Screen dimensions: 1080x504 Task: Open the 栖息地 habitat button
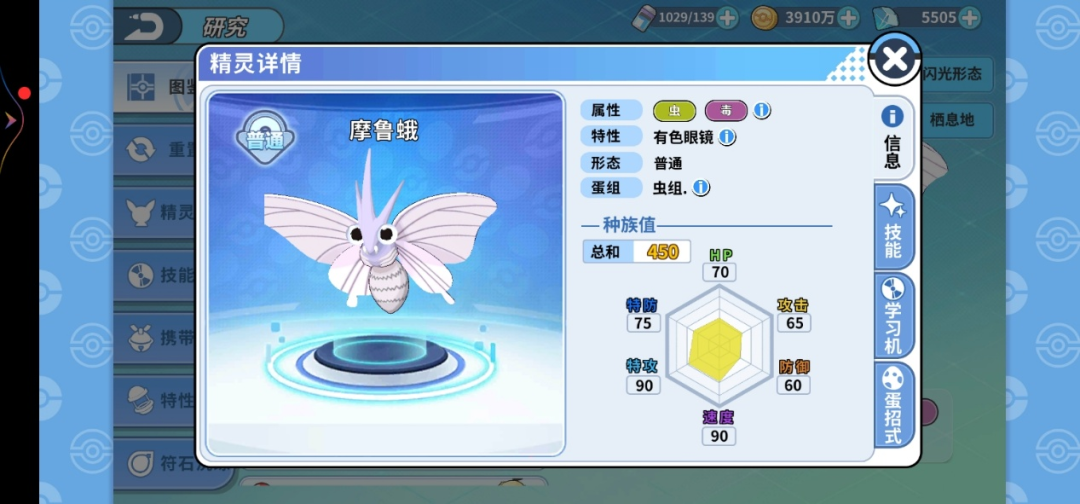click(x=955, y=120)
